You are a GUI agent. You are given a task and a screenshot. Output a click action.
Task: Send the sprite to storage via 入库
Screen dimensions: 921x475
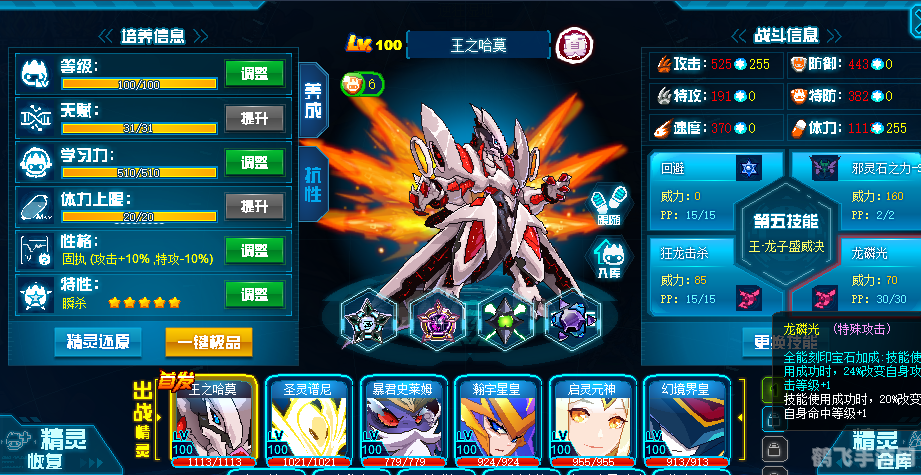pyautogui.click(x=607, y=258)
